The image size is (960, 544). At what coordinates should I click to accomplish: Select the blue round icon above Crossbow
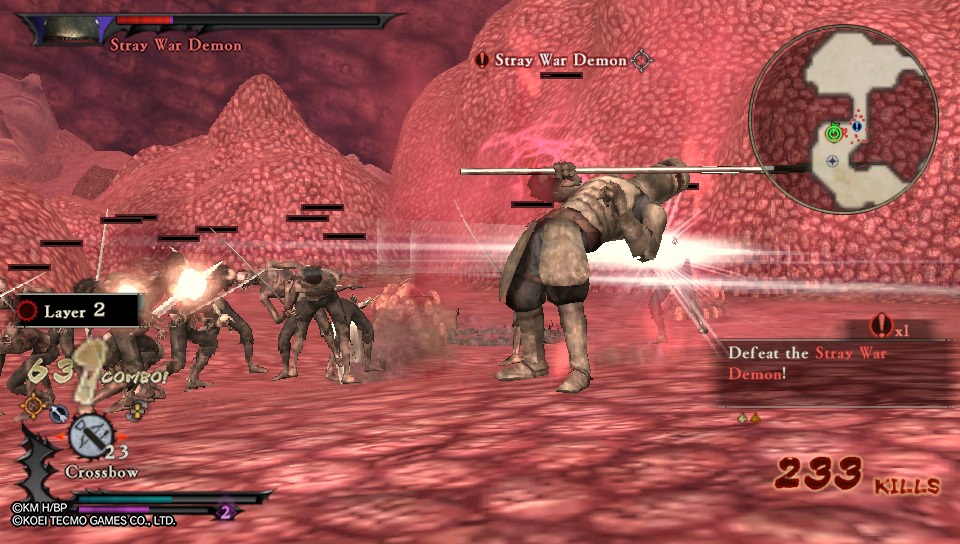(57, 412)
